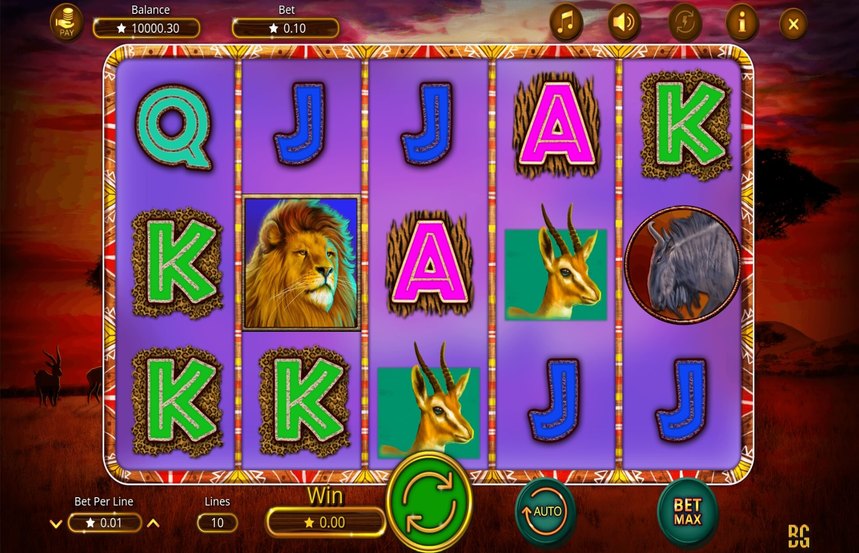Click the BET MAX button

687,513
